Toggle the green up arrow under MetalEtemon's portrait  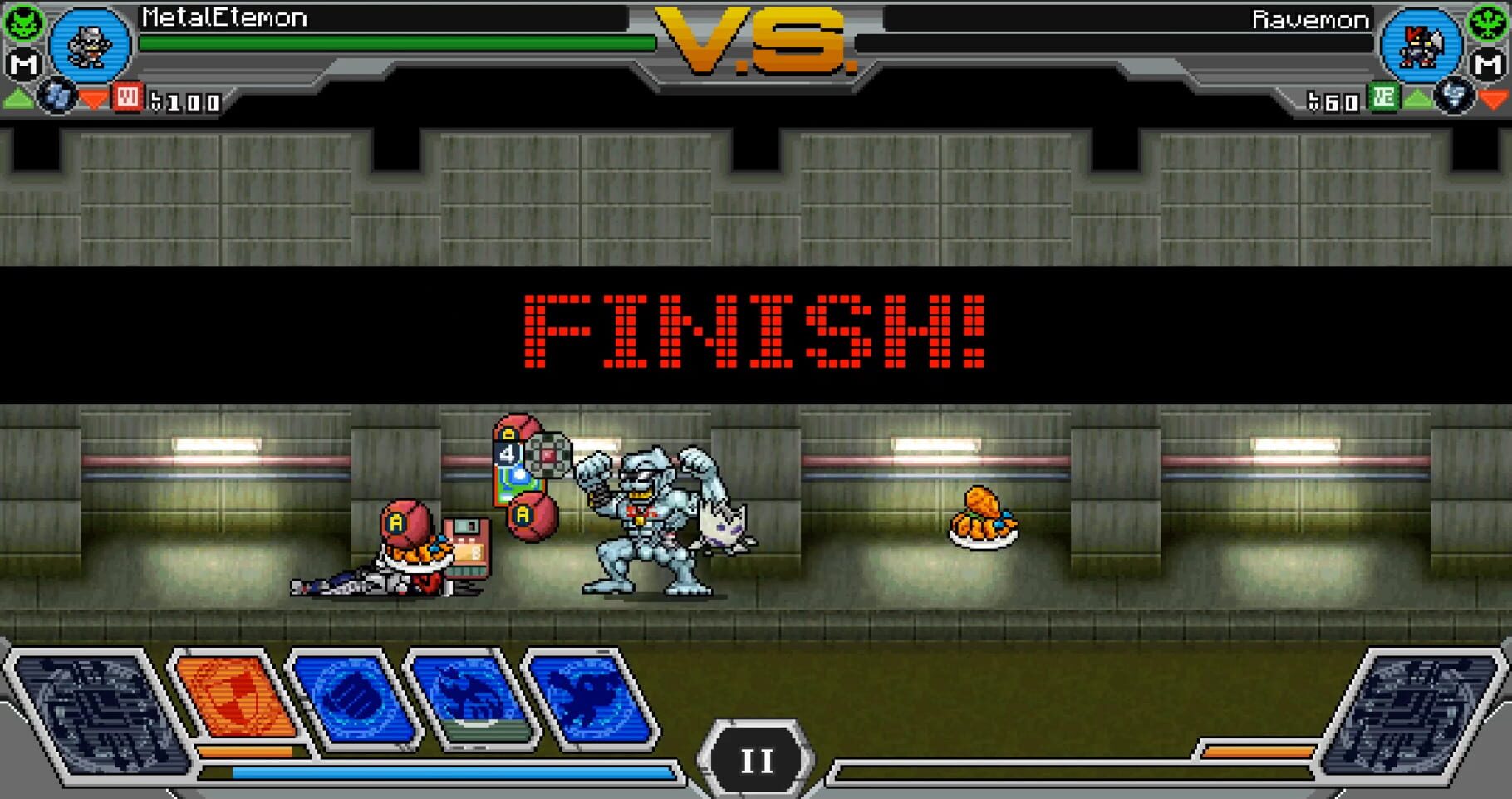click(17, 100)
